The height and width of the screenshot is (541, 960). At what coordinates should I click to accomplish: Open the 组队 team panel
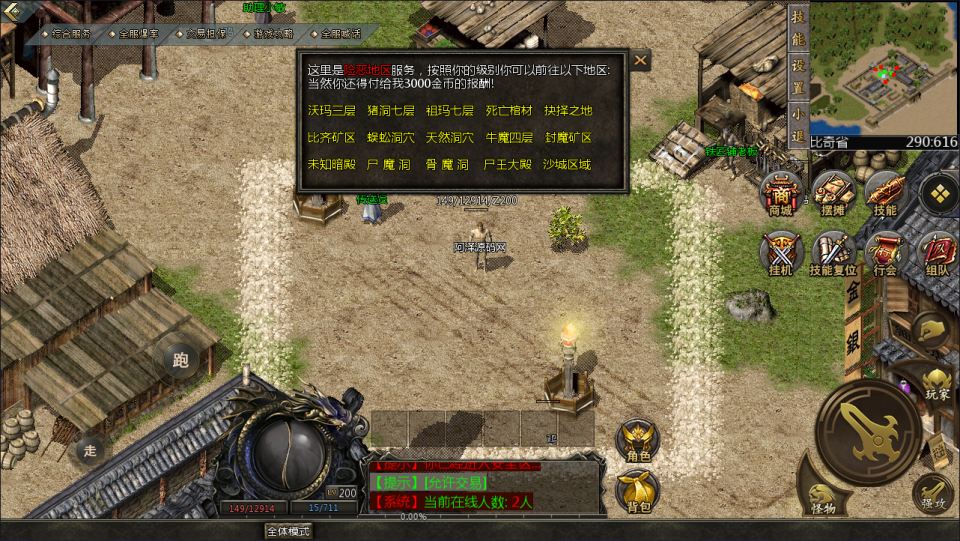coord(937,253)
